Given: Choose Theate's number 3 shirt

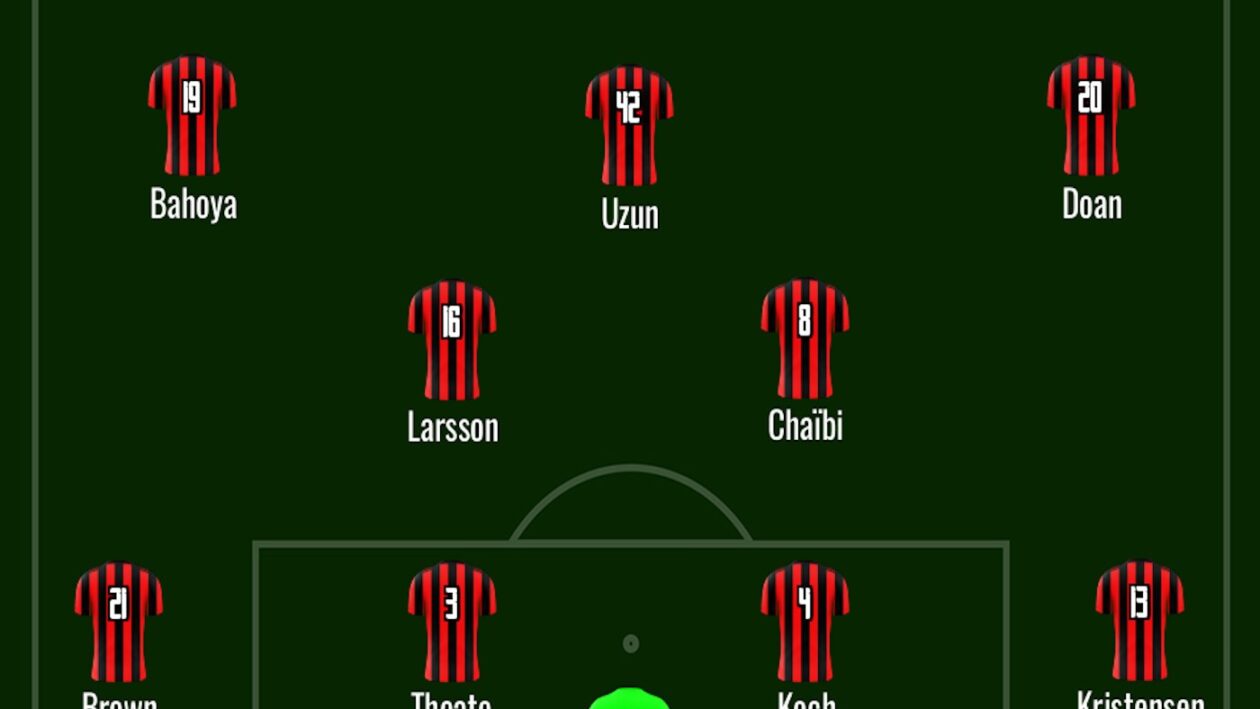Looking at the screenshot, I should click(452, 621).
